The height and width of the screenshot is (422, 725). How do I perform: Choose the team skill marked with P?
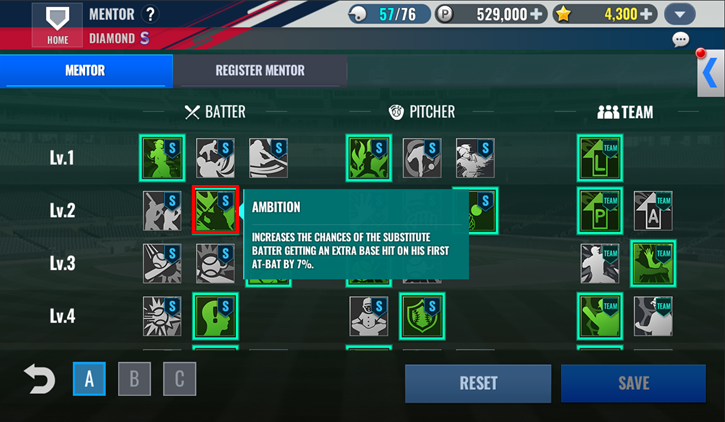(600, 210)
